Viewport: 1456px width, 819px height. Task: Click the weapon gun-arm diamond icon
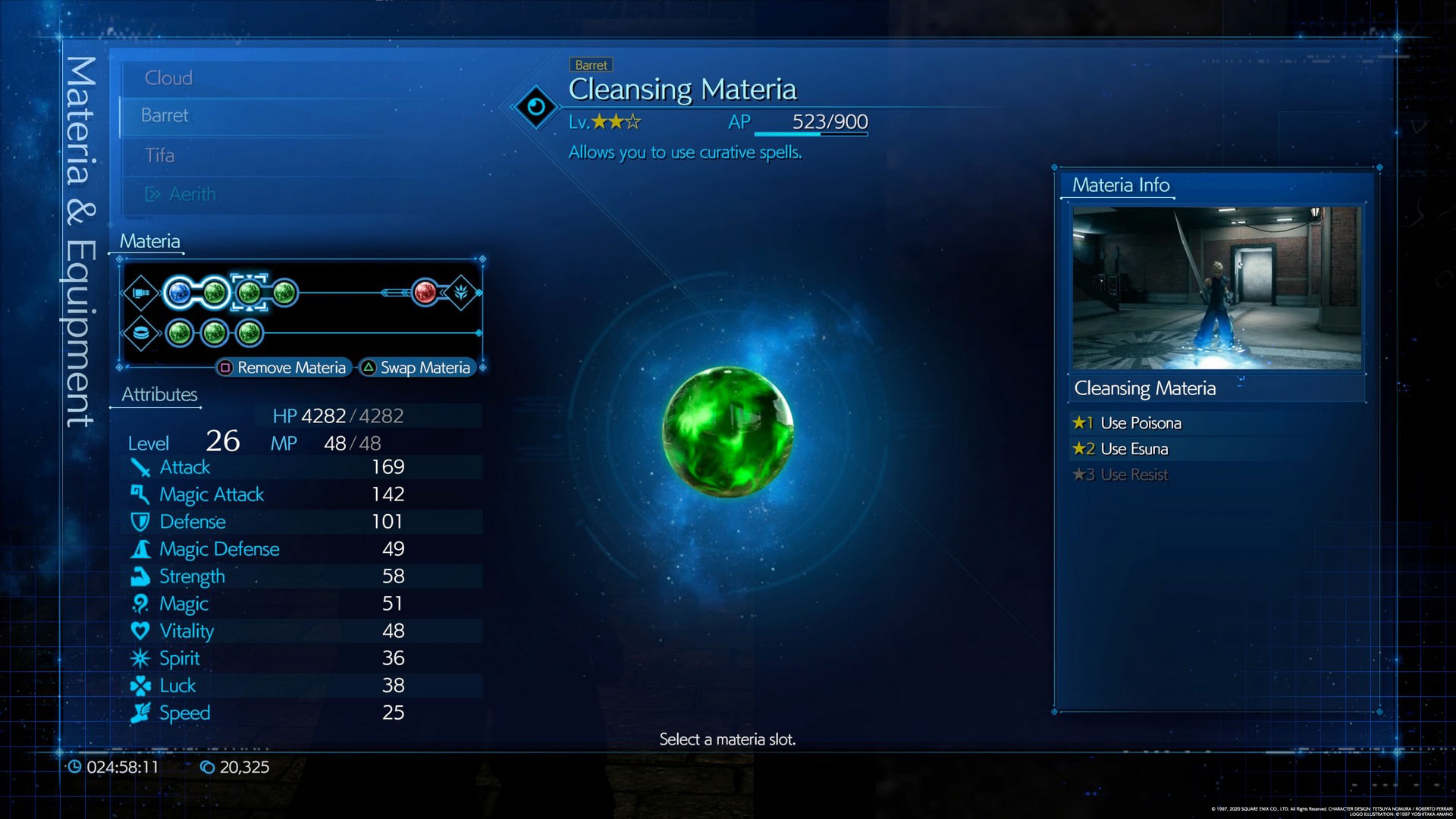(x=141, y=293)
